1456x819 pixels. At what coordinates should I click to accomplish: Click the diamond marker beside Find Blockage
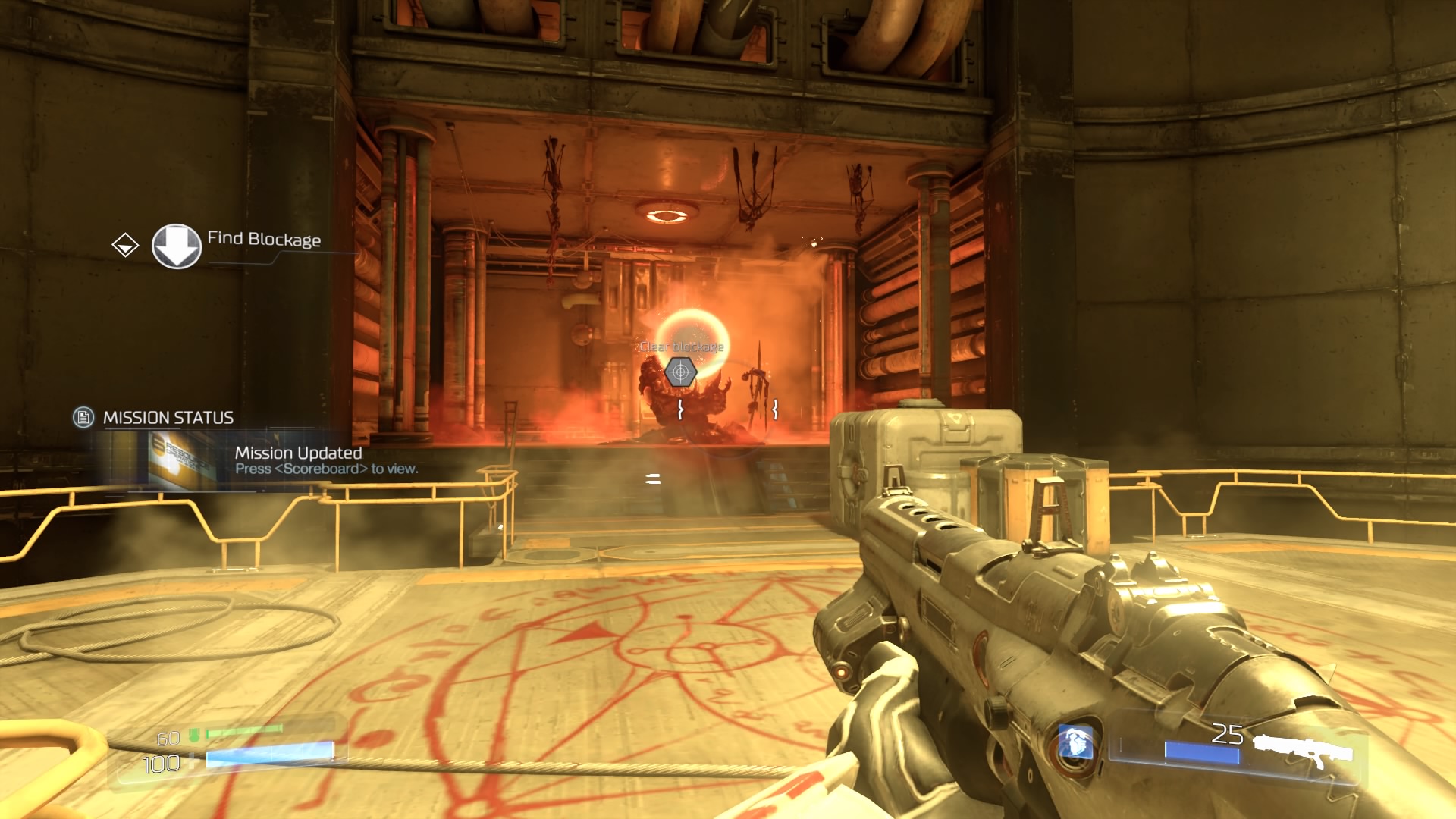pos(125,245)
